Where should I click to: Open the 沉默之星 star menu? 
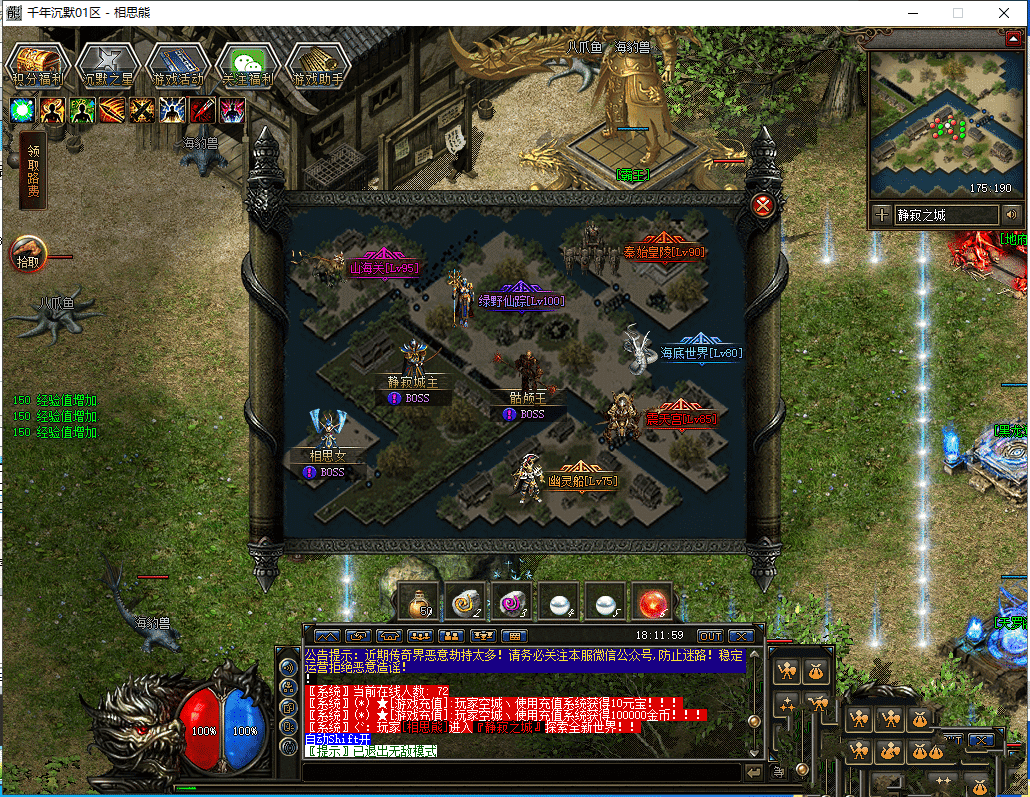(107, 65)
